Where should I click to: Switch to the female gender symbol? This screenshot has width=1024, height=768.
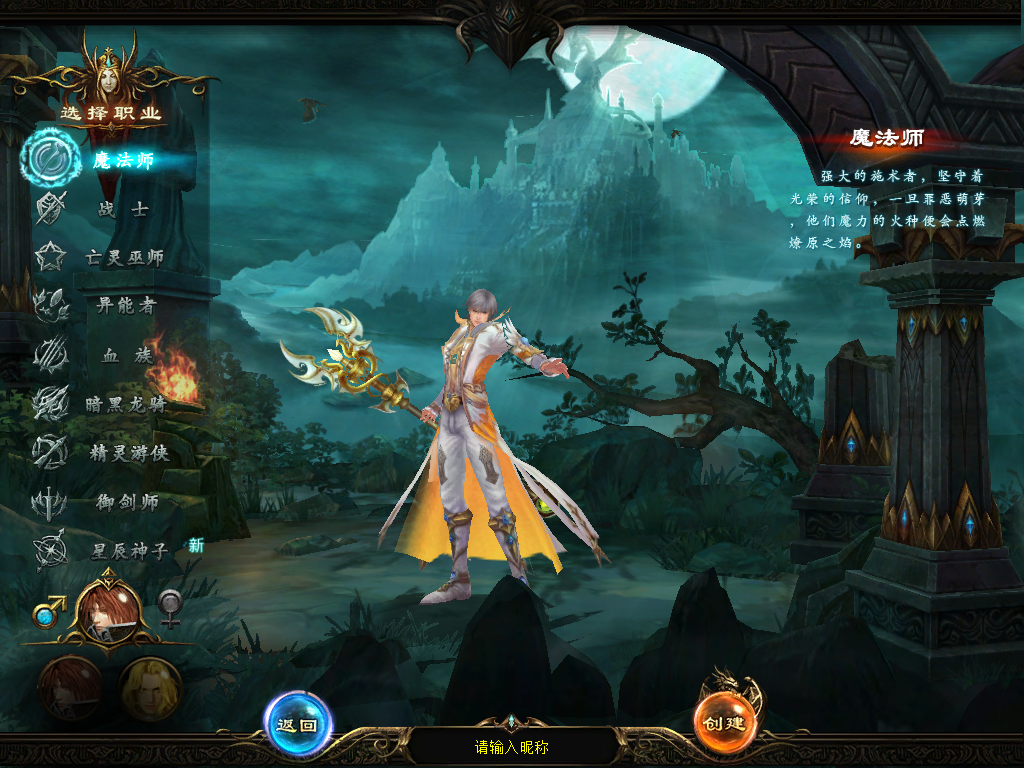pyautogui.click(x=171, y=608)
